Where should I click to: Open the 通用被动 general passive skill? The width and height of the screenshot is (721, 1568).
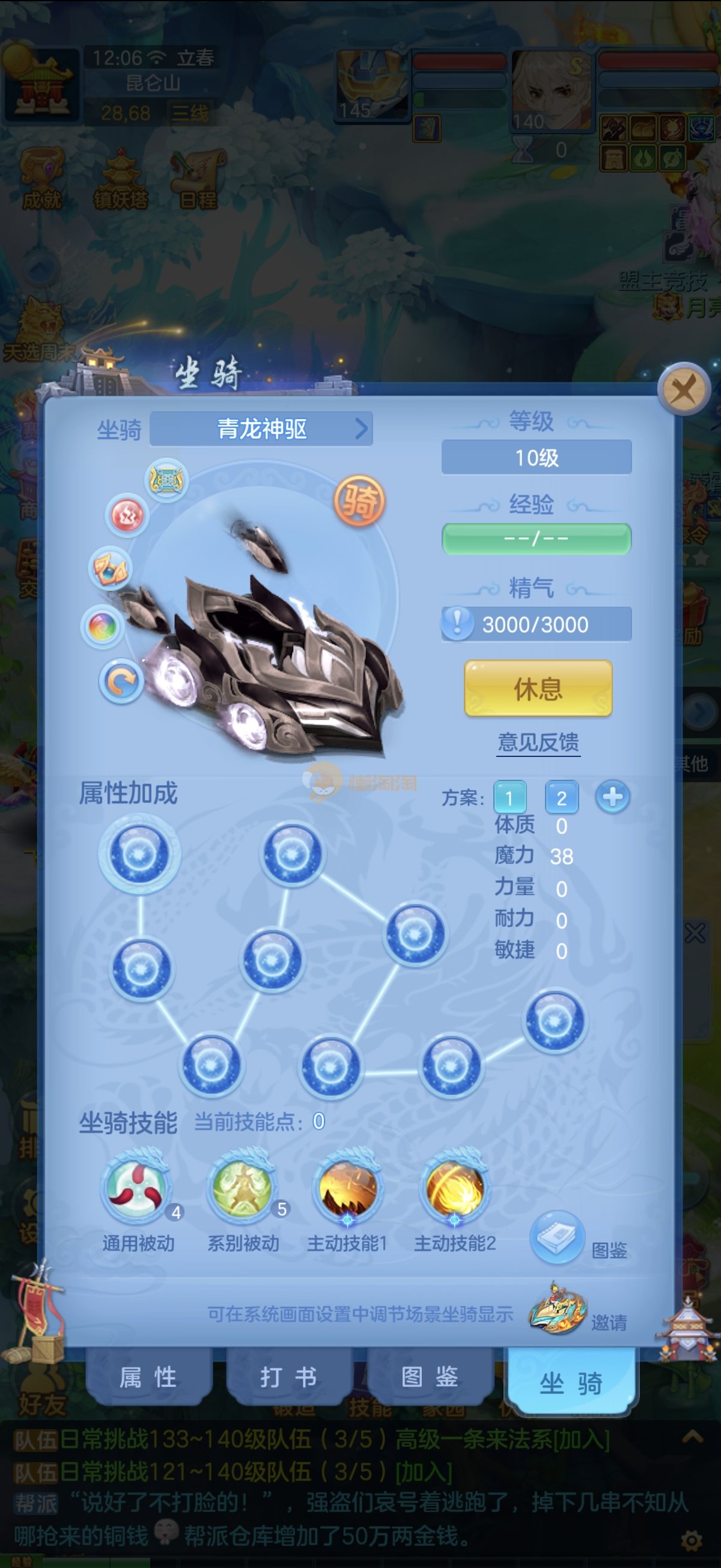(x=136, y=1187)
